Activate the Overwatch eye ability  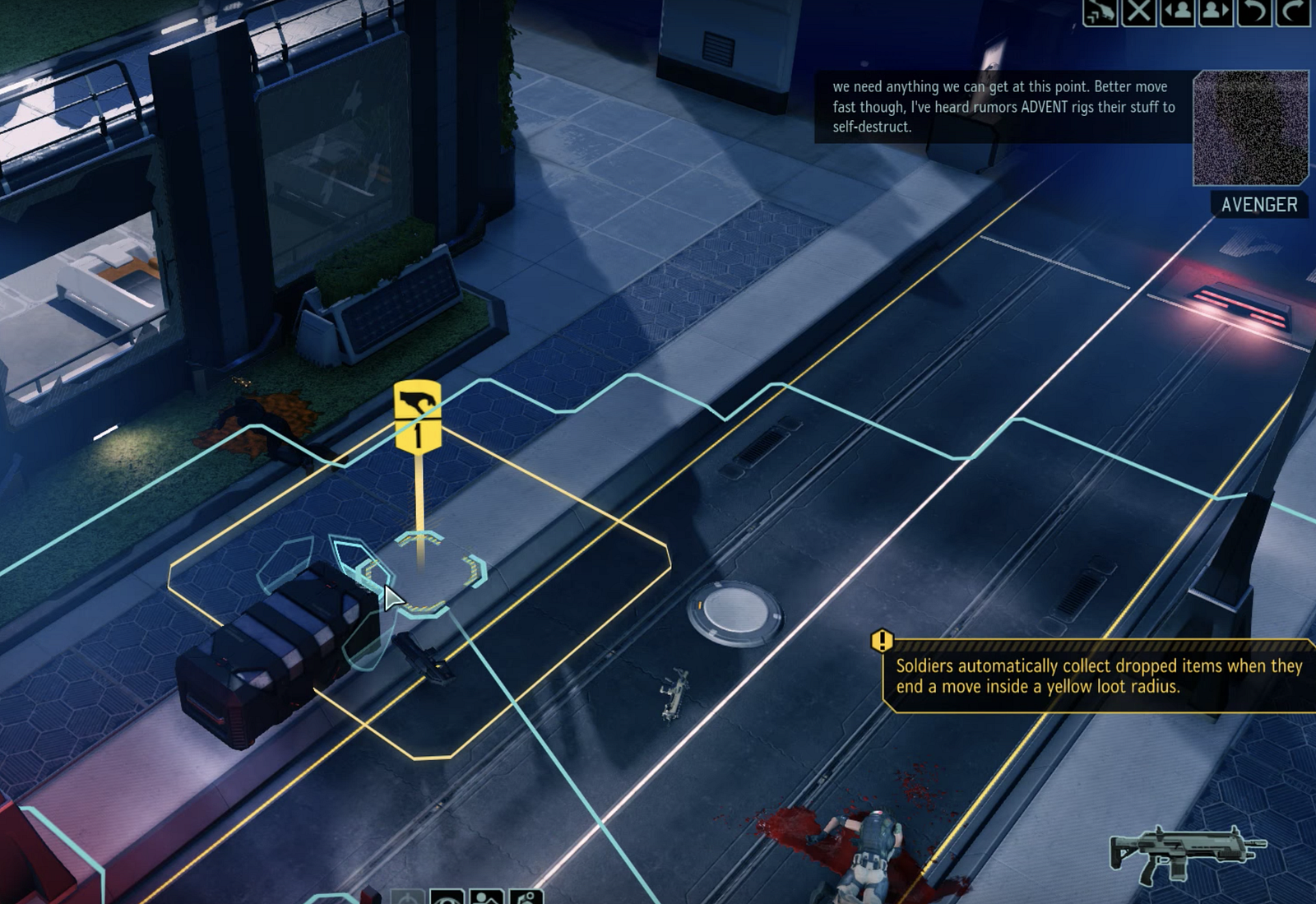tap(447, 897)
